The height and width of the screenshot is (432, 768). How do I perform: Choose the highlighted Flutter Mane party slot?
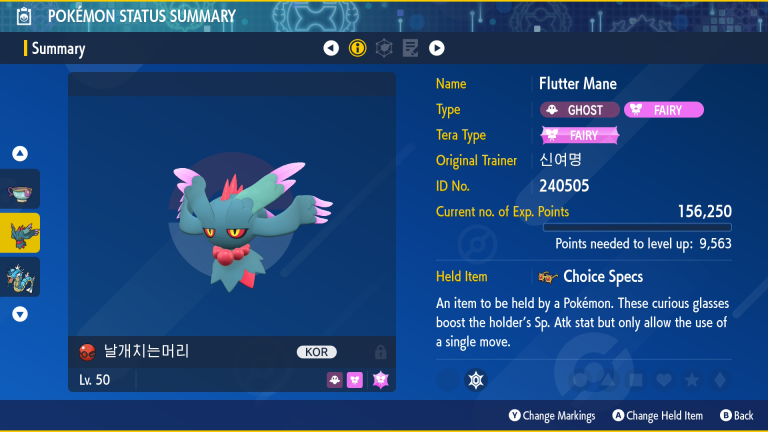point(20,232)
